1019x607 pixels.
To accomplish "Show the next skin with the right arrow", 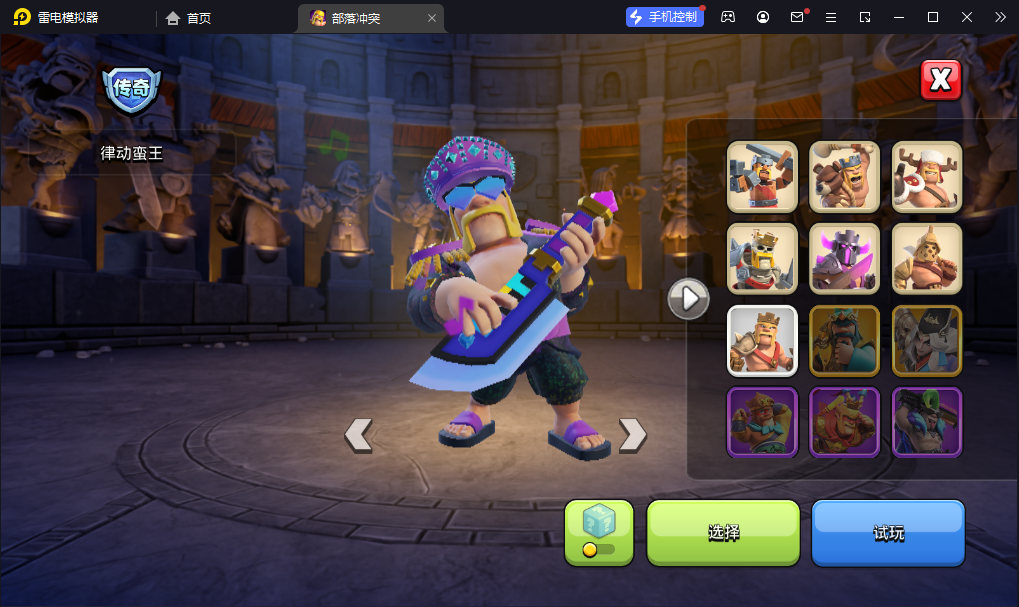I will coord(632,434).
